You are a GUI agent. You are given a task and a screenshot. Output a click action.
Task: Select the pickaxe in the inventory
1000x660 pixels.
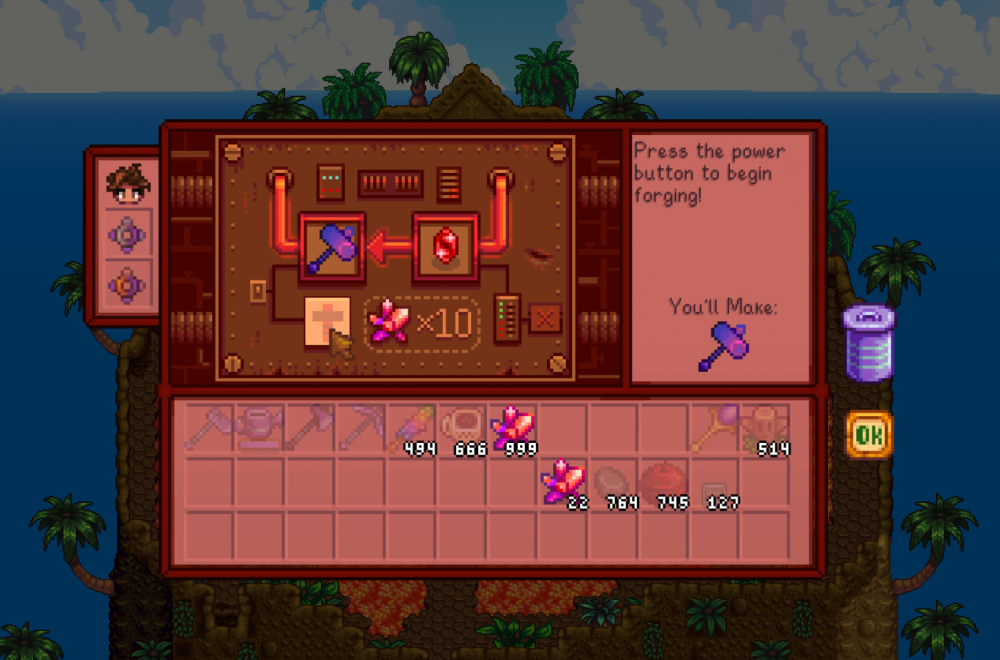pyautogui.click(x=359, y=427)
